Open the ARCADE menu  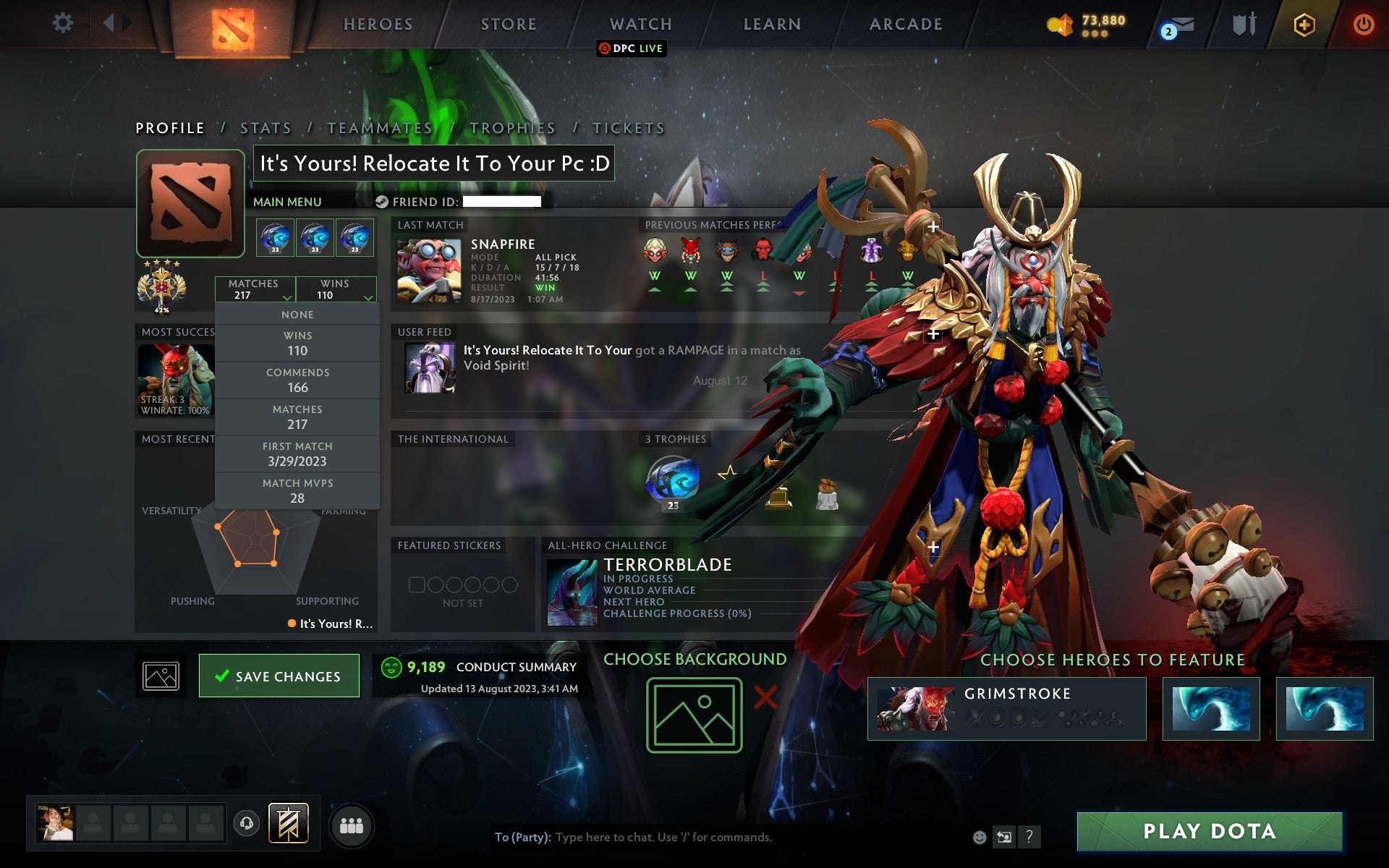coord(904,24)
